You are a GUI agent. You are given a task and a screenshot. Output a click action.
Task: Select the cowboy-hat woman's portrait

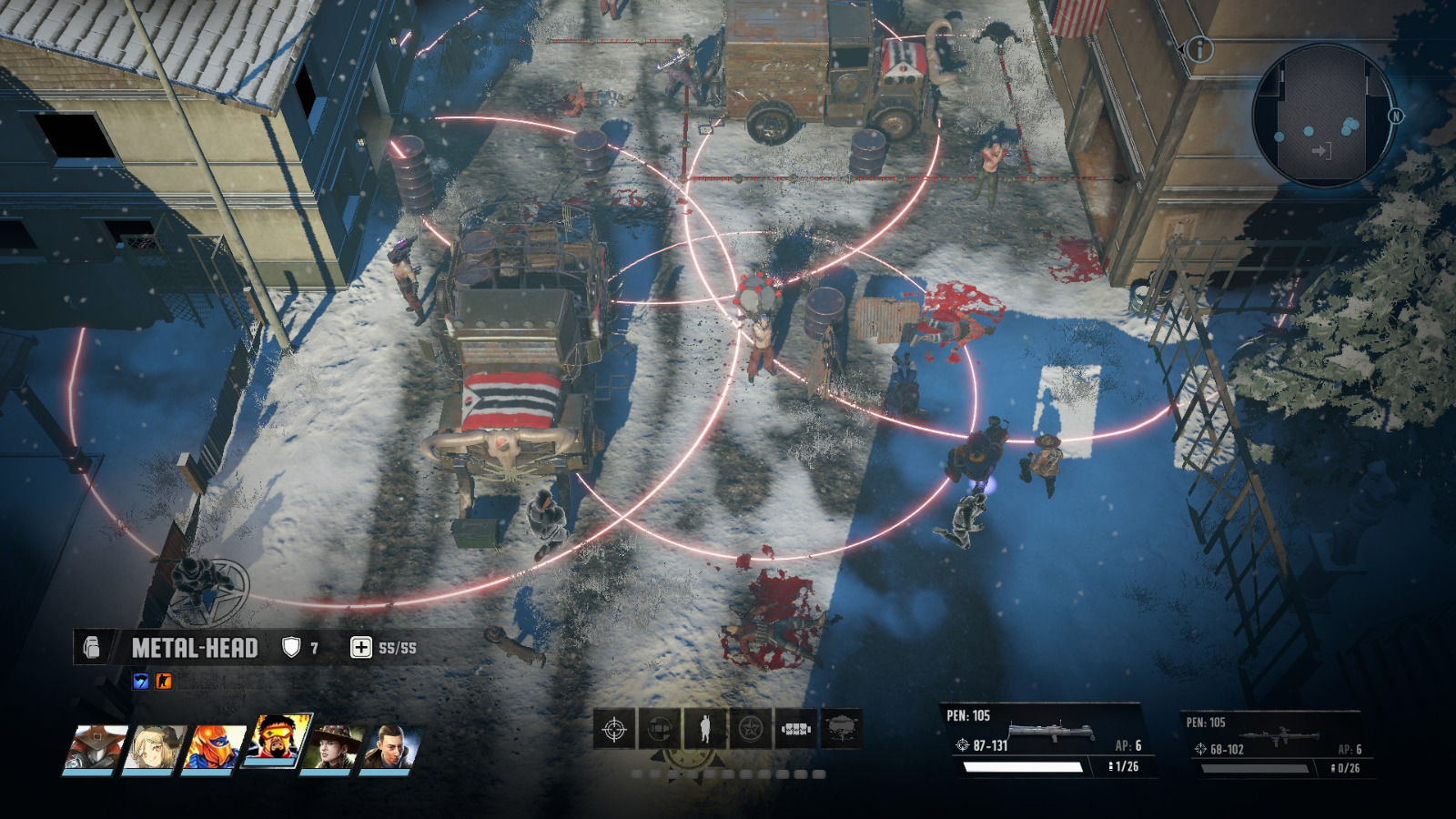[x=329, y=747]
